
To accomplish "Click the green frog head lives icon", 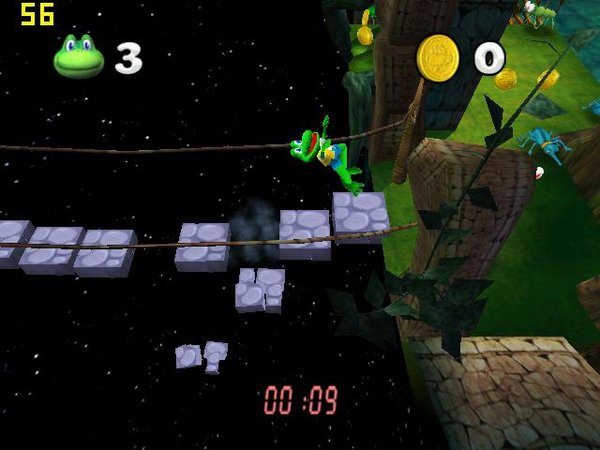I will point(79,57).
